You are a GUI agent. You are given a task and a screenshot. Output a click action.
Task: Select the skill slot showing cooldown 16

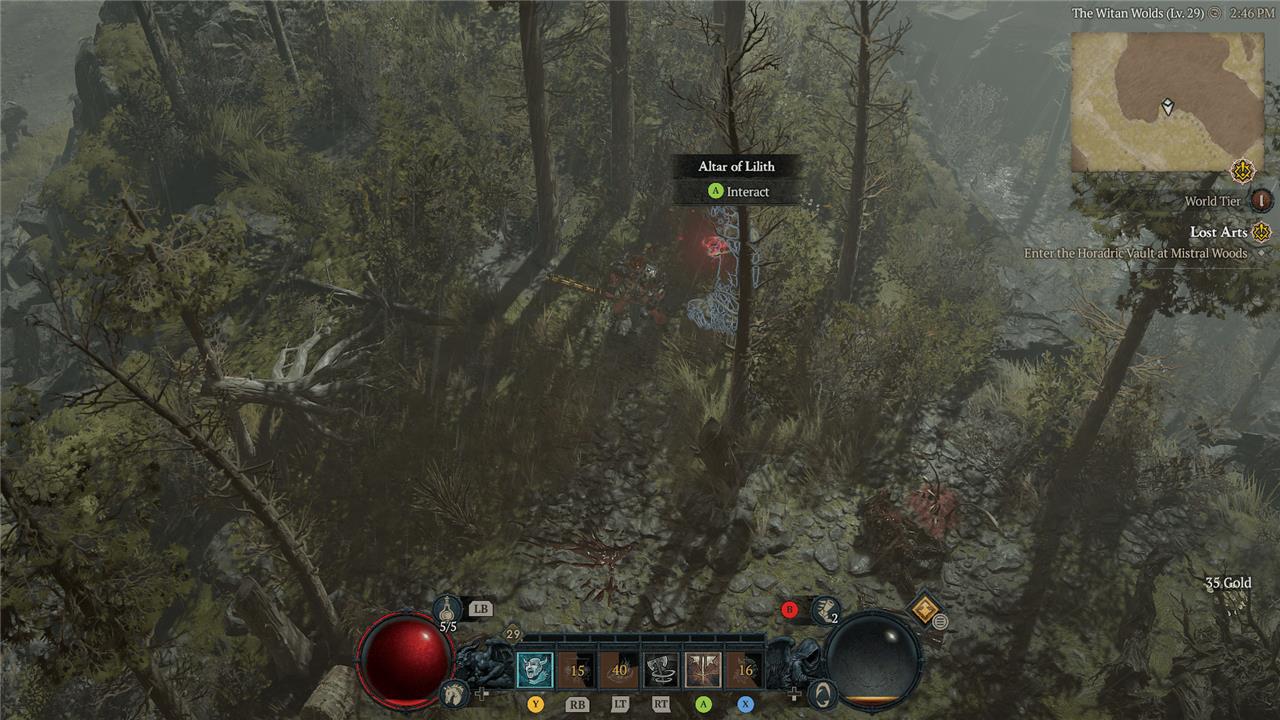point(745,670)
